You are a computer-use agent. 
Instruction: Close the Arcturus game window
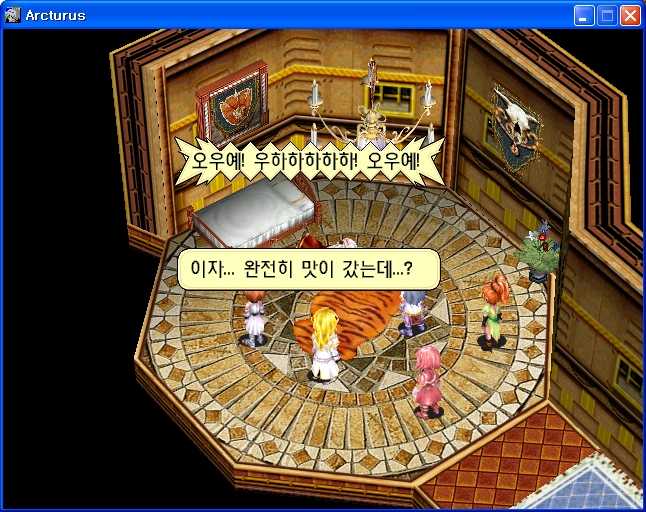[x=630, y=15]
